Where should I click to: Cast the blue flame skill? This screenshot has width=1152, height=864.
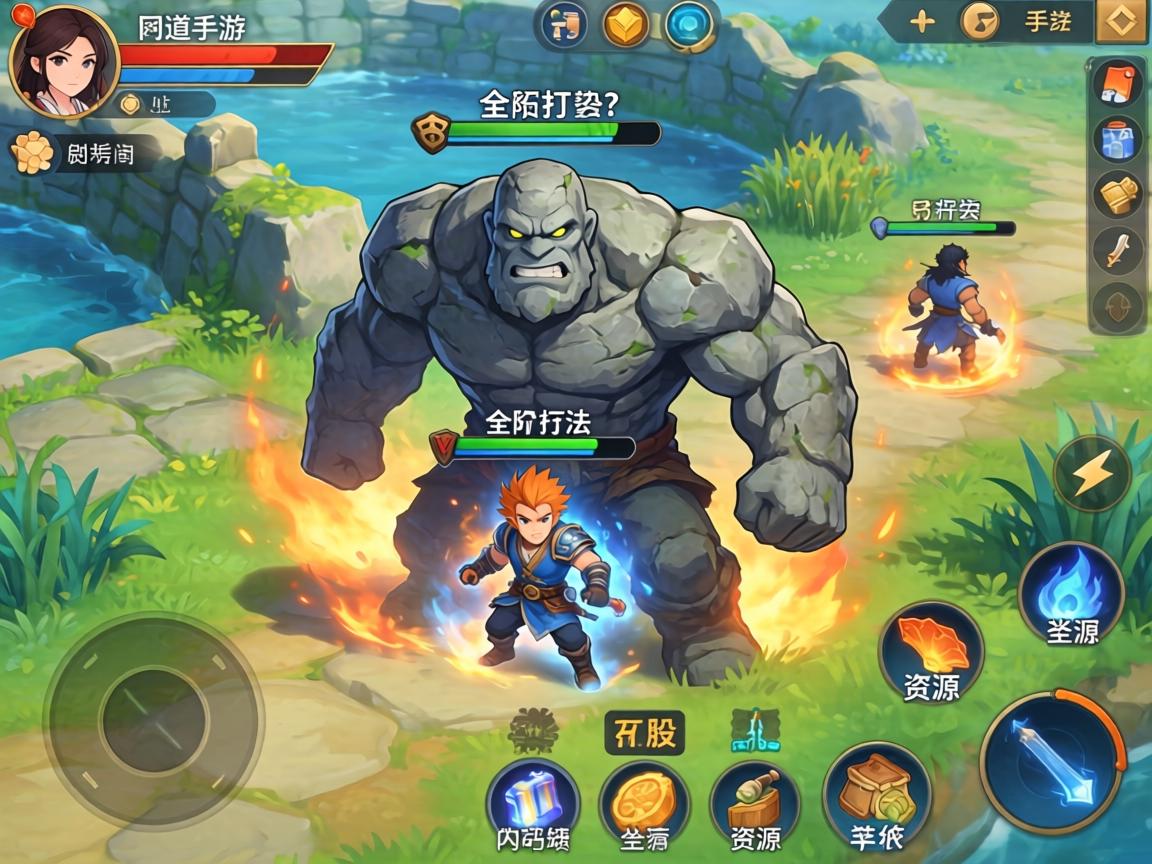tap(1070, 594)
